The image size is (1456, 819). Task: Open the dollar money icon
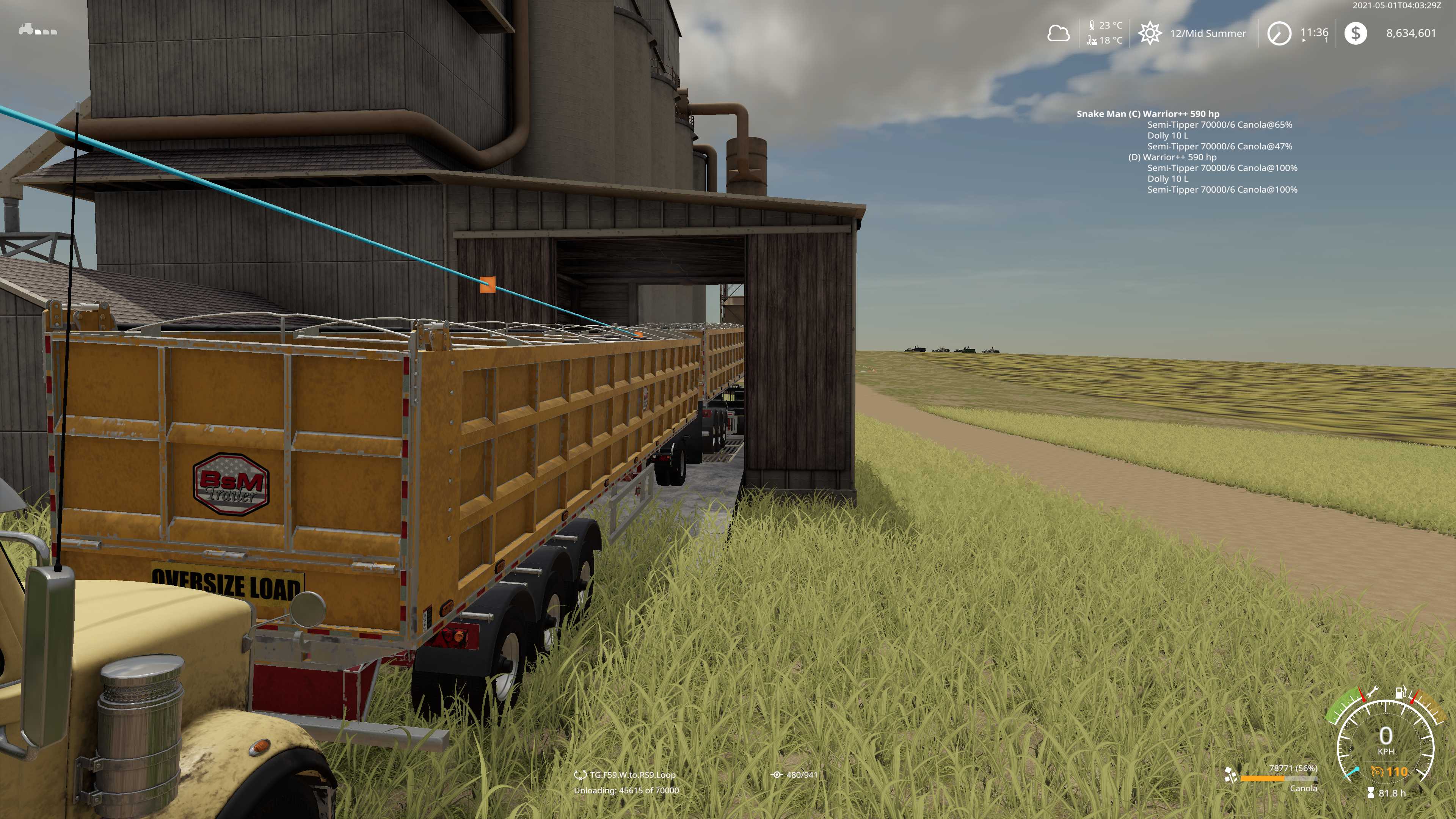click(1356, 33)
